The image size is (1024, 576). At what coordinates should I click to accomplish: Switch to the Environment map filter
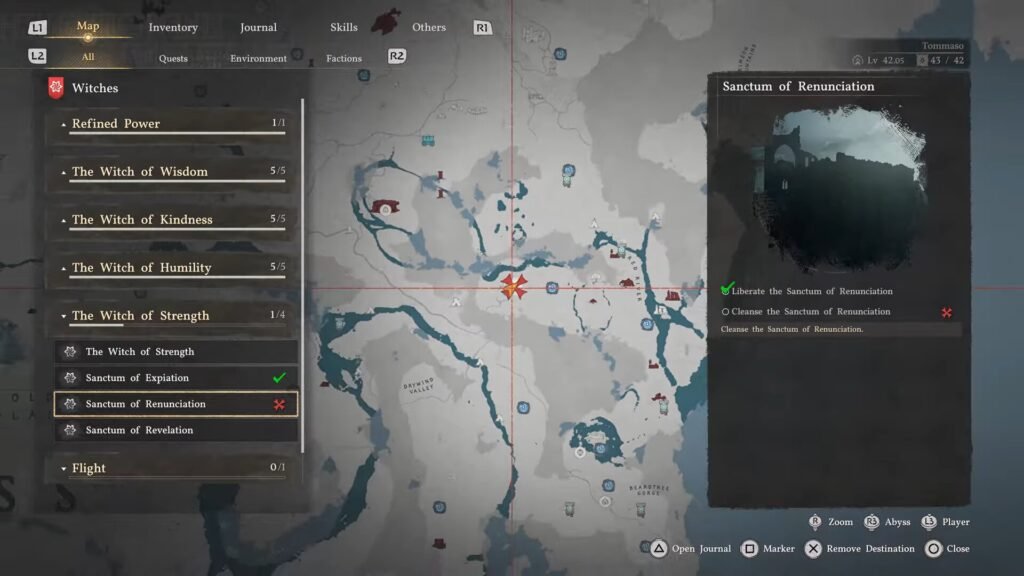(258, 58)
